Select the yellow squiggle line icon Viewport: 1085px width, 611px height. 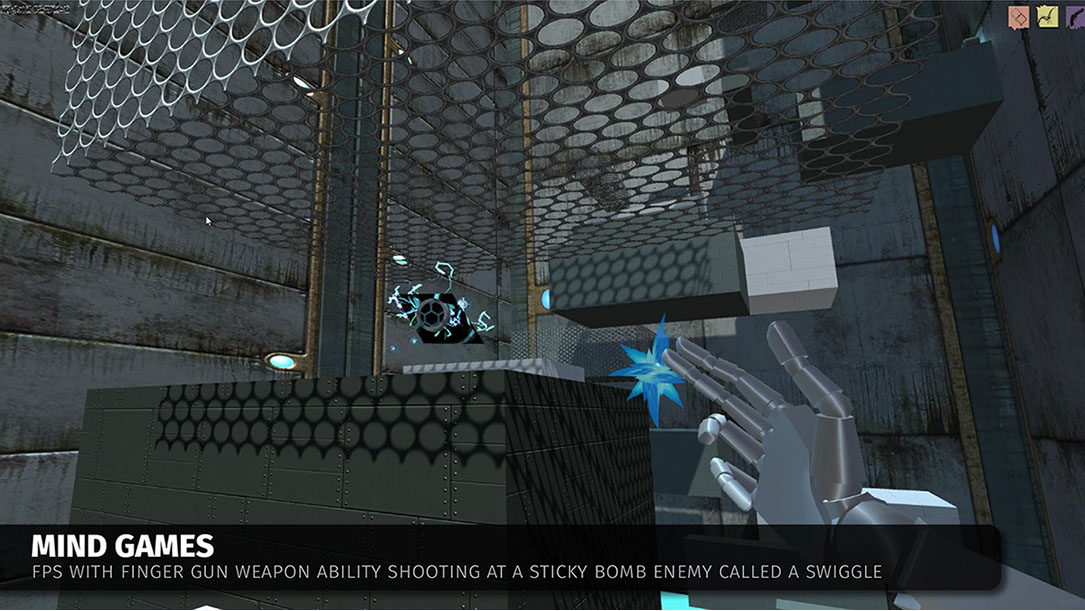pyautogui.click(x=1047, y=17)
